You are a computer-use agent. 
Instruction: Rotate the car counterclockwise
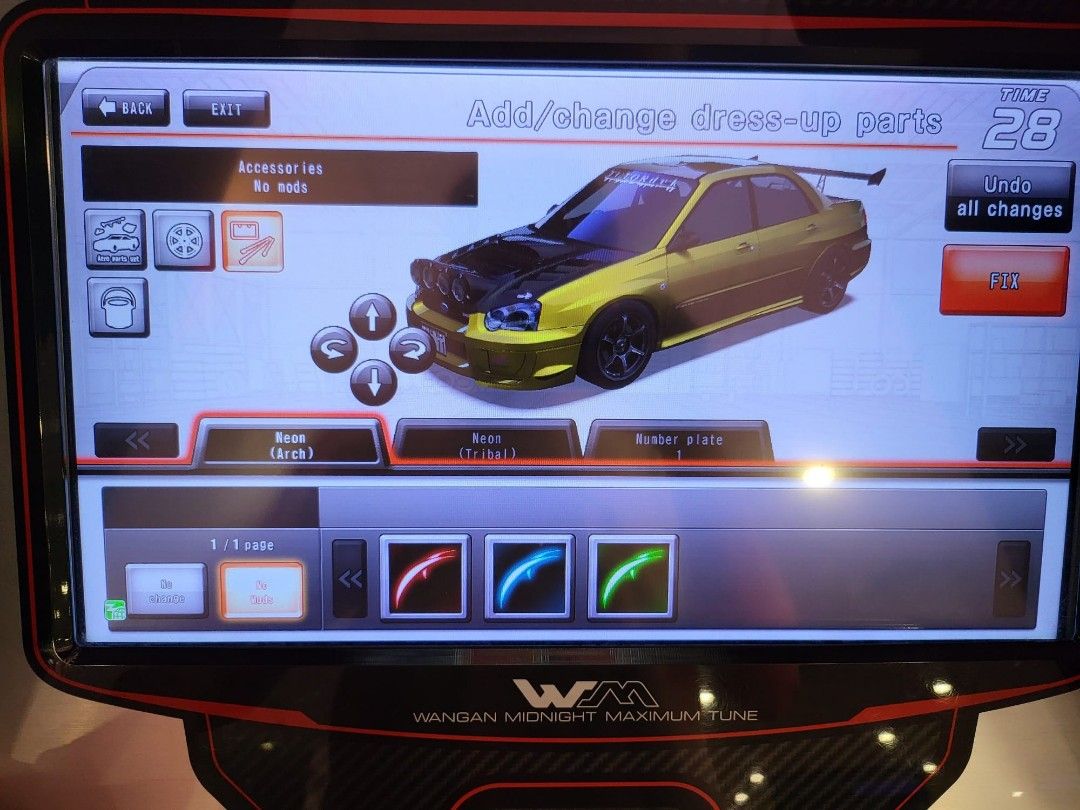(333, 350)
